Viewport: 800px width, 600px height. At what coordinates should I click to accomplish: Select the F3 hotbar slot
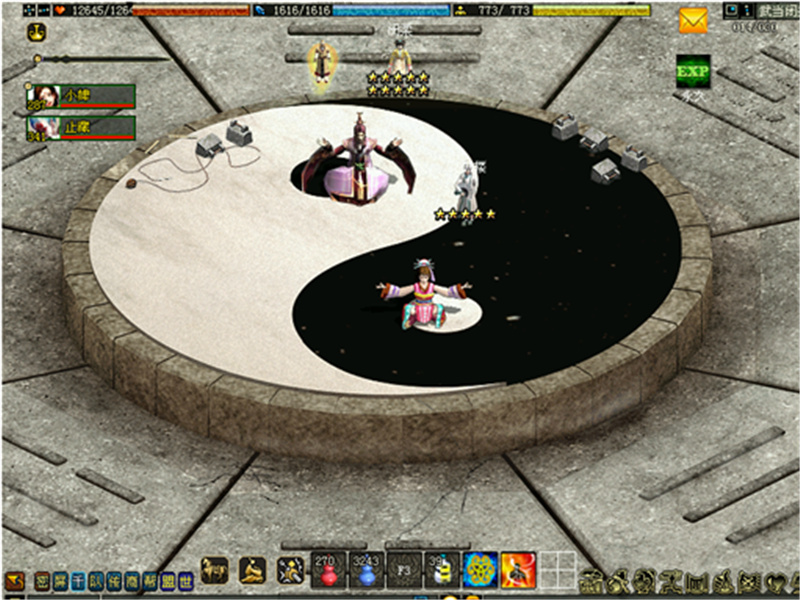404,569
